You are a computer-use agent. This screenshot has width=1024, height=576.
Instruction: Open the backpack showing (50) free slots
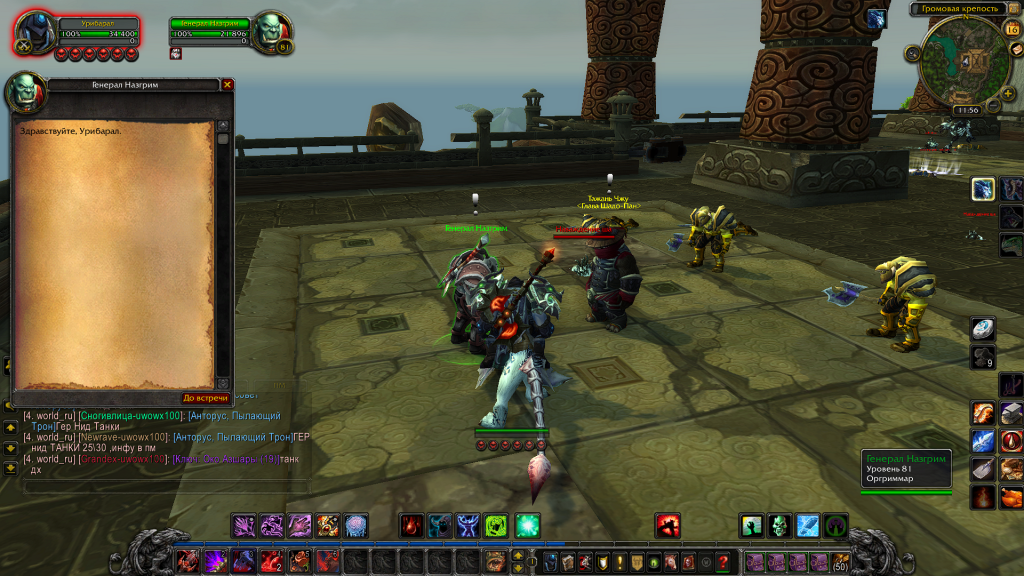pyautogui.click(x=841, y=561)
